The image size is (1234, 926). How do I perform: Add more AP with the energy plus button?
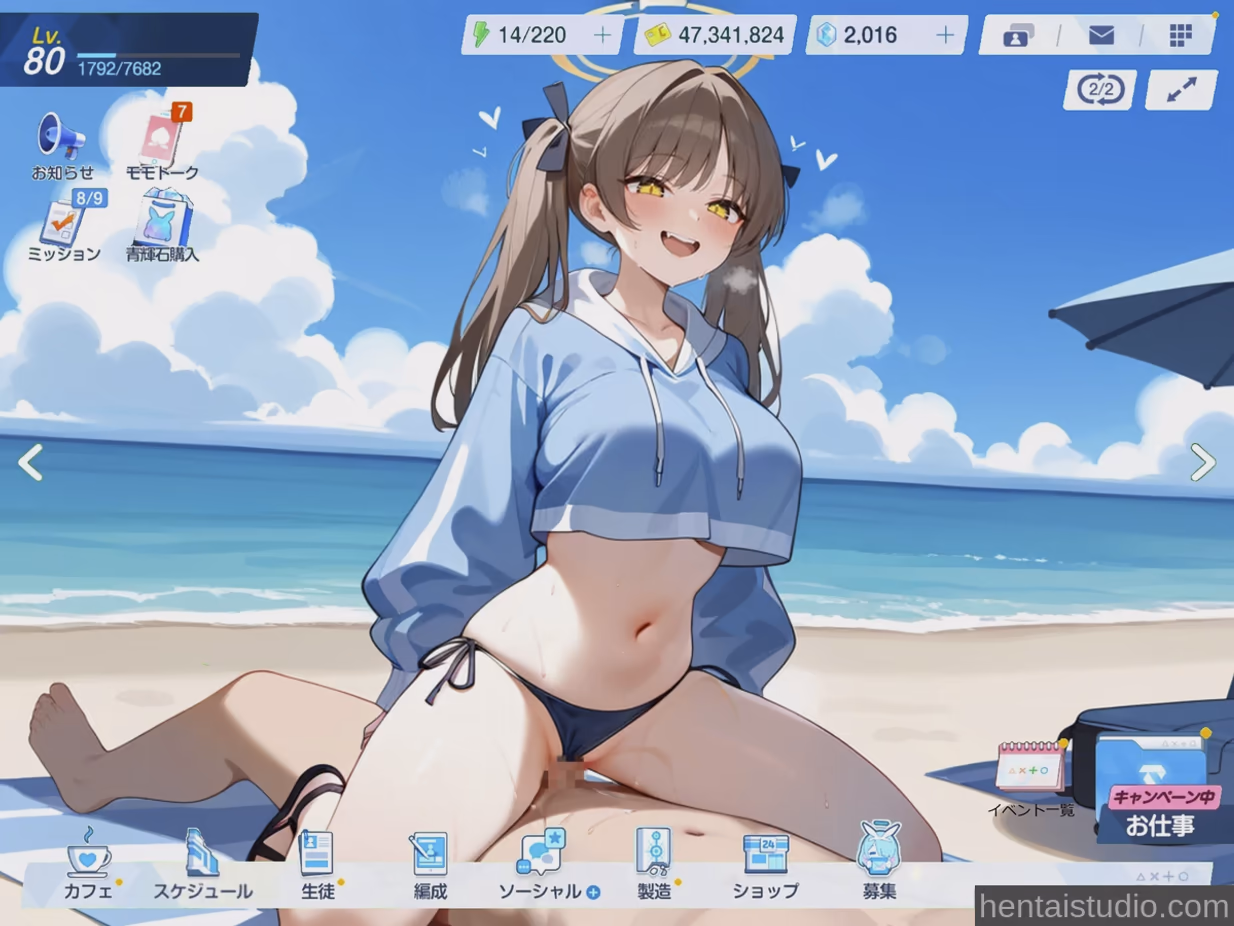(603, 35)
